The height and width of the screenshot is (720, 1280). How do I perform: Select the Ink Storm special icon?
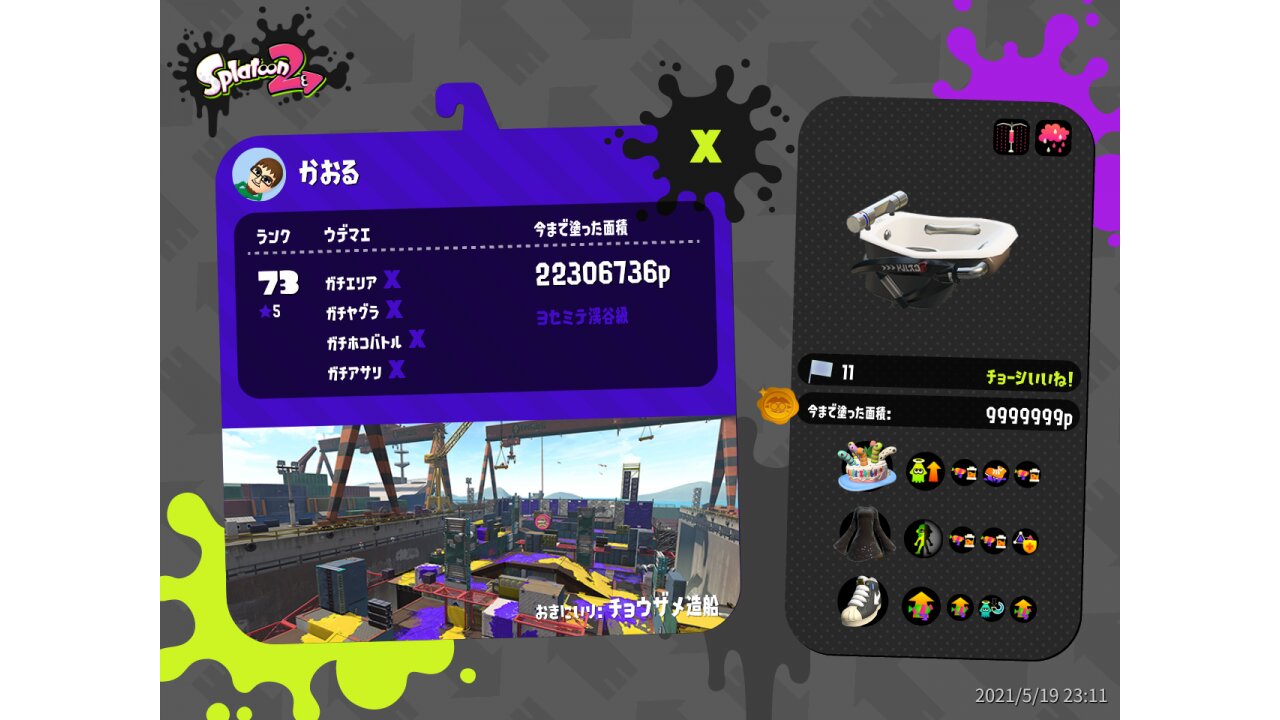coord(1053,138)
